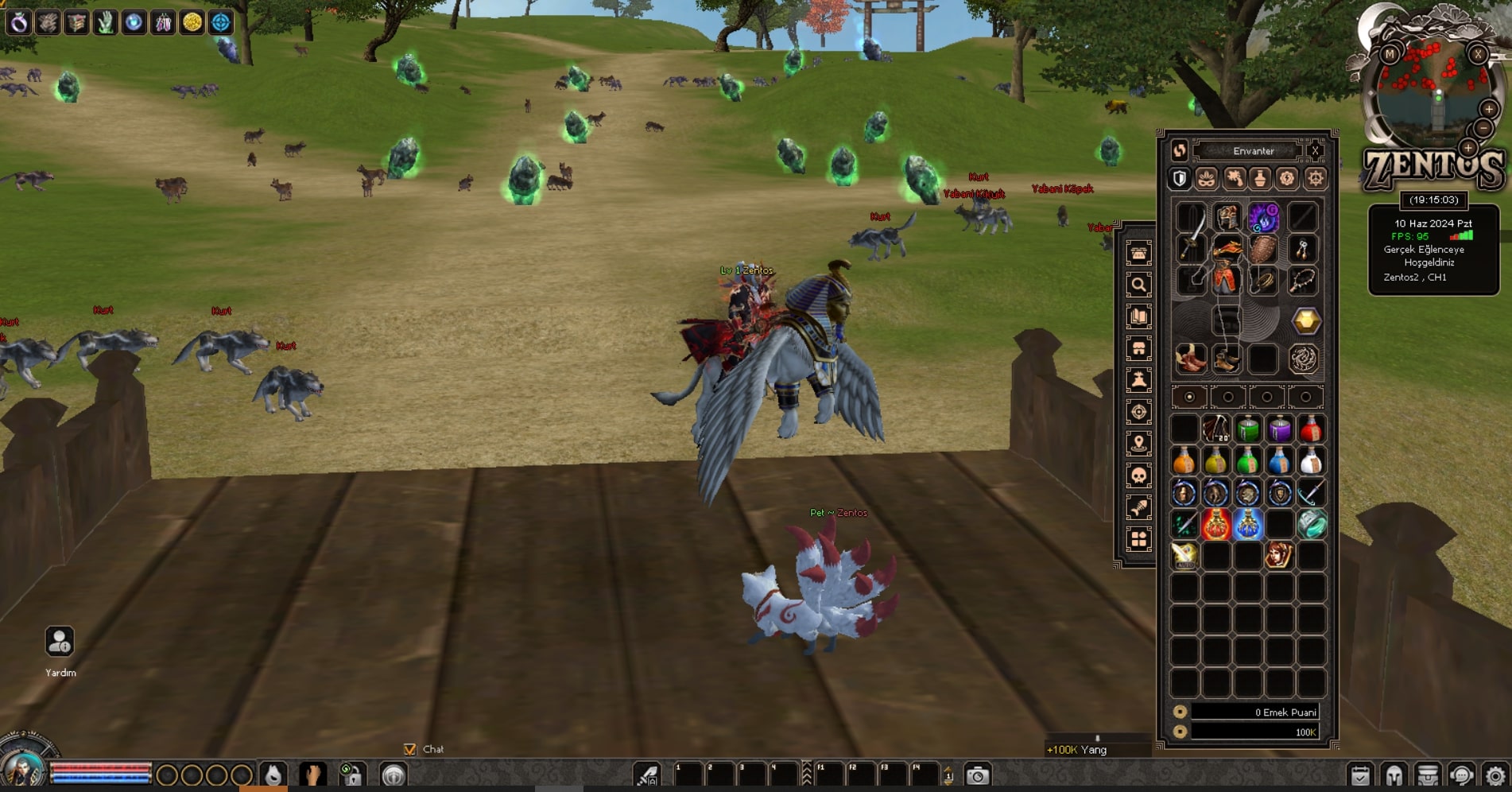
Task: Click the equipped helmet slot
Action: pyautogui.click(x=1227, y=217)
